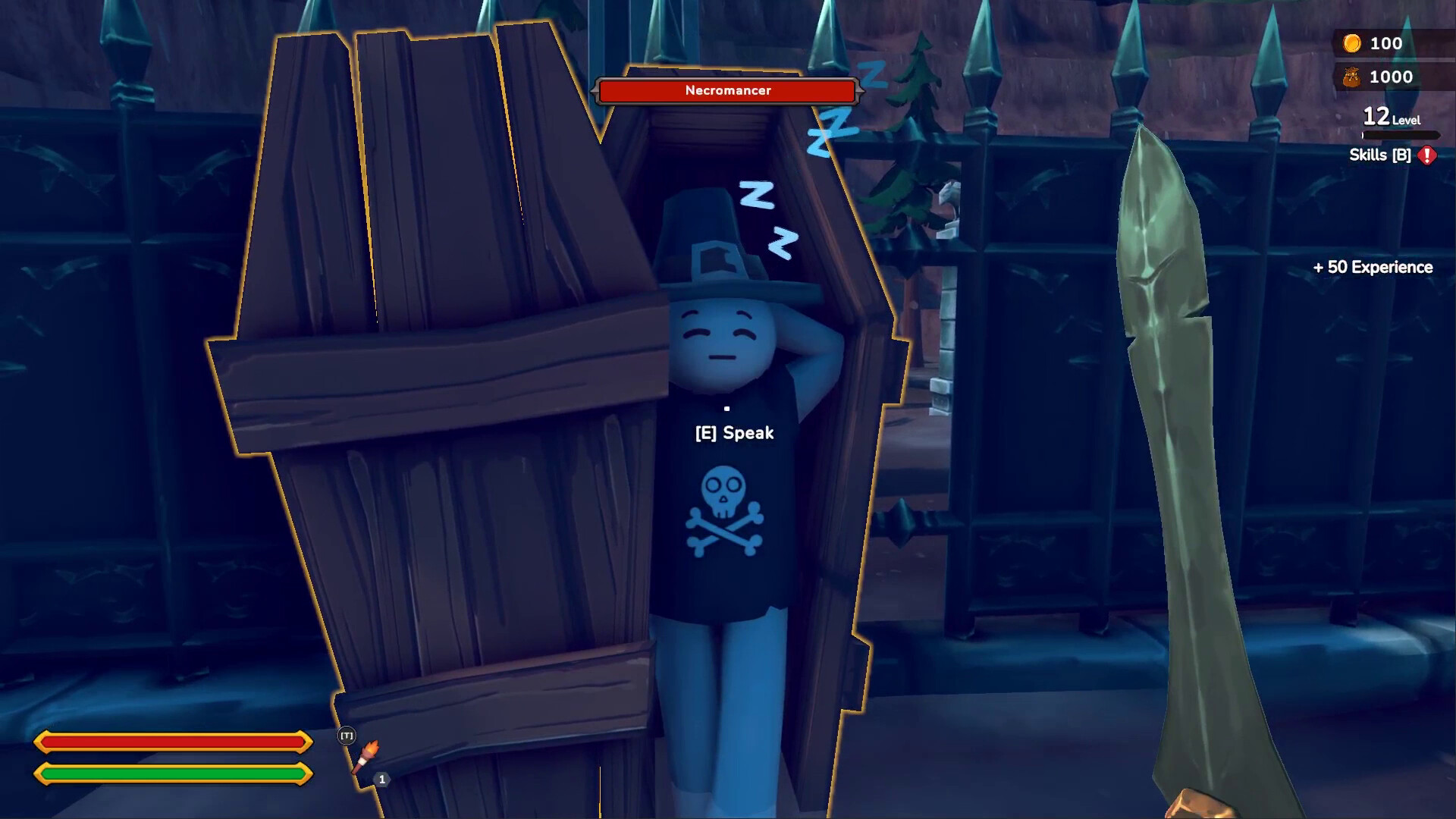Click the green stamina bar
Image resolution: width=1456 pixels, height=819 pixels.
click(173, 774)
